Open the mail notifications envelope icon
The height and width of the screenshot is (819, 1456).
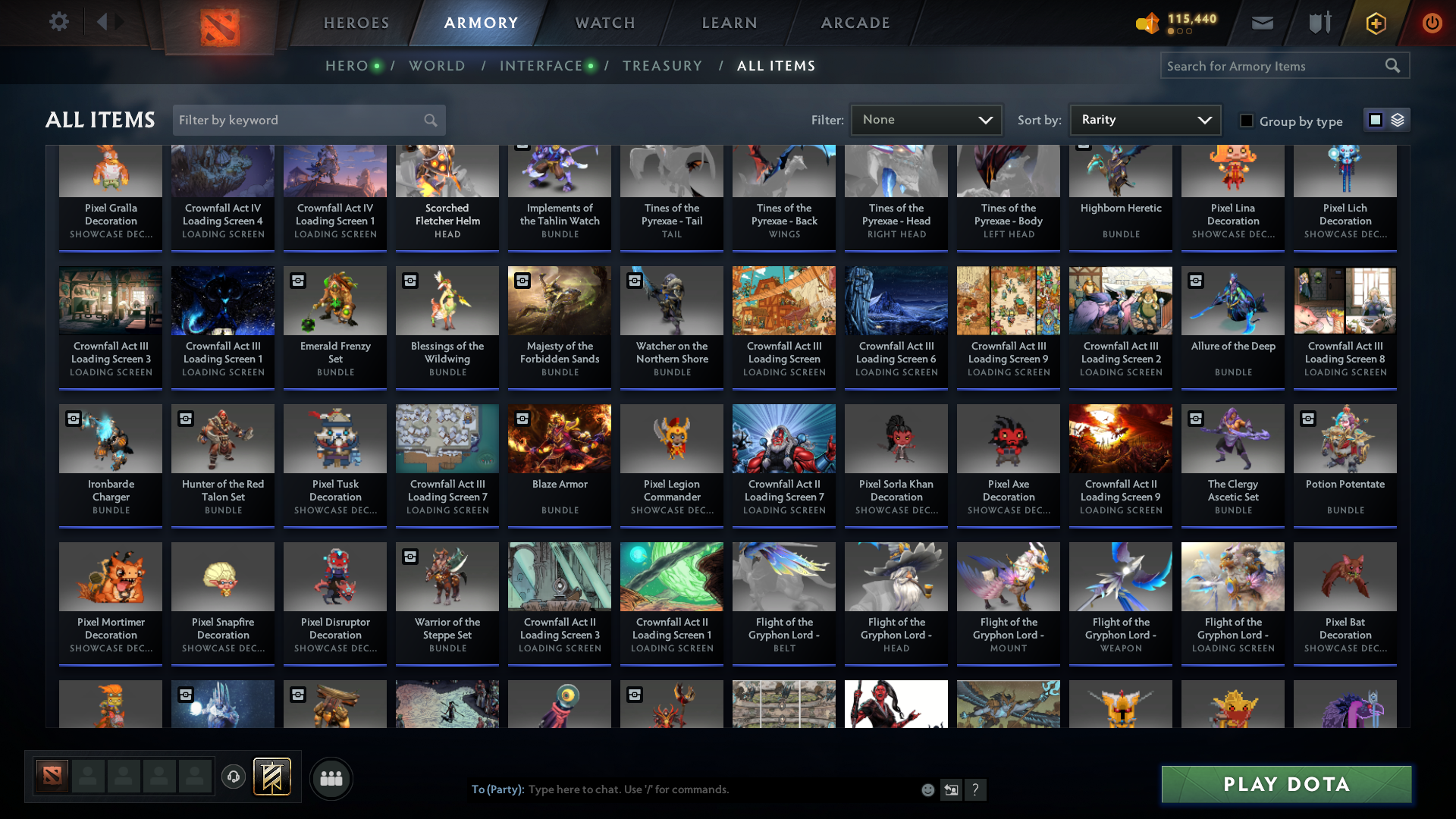[x=1262, y=23]
